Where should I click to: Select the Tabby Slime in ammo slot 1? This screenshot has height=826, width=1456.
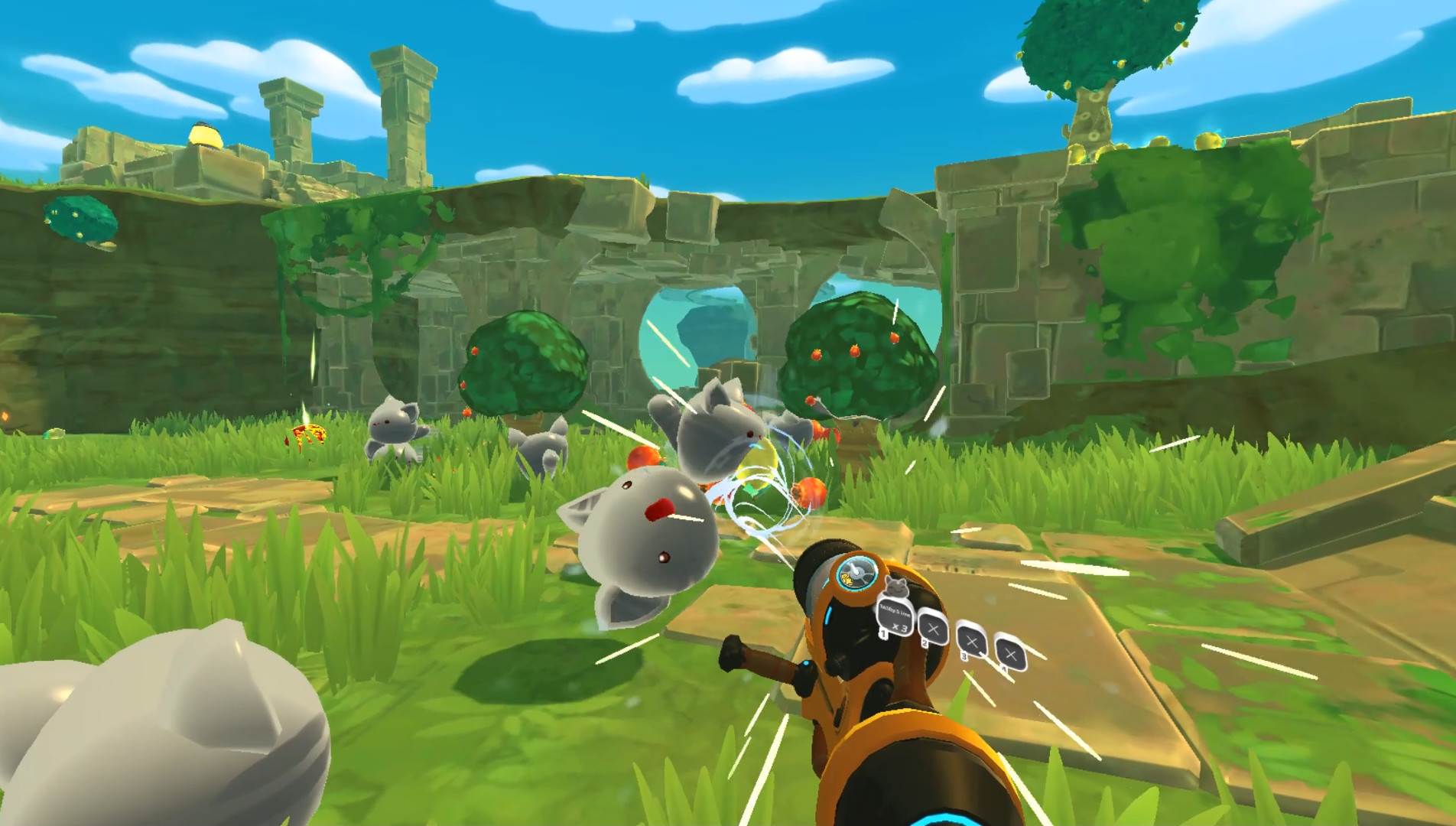pyautogui.click(x=895, y=616)
